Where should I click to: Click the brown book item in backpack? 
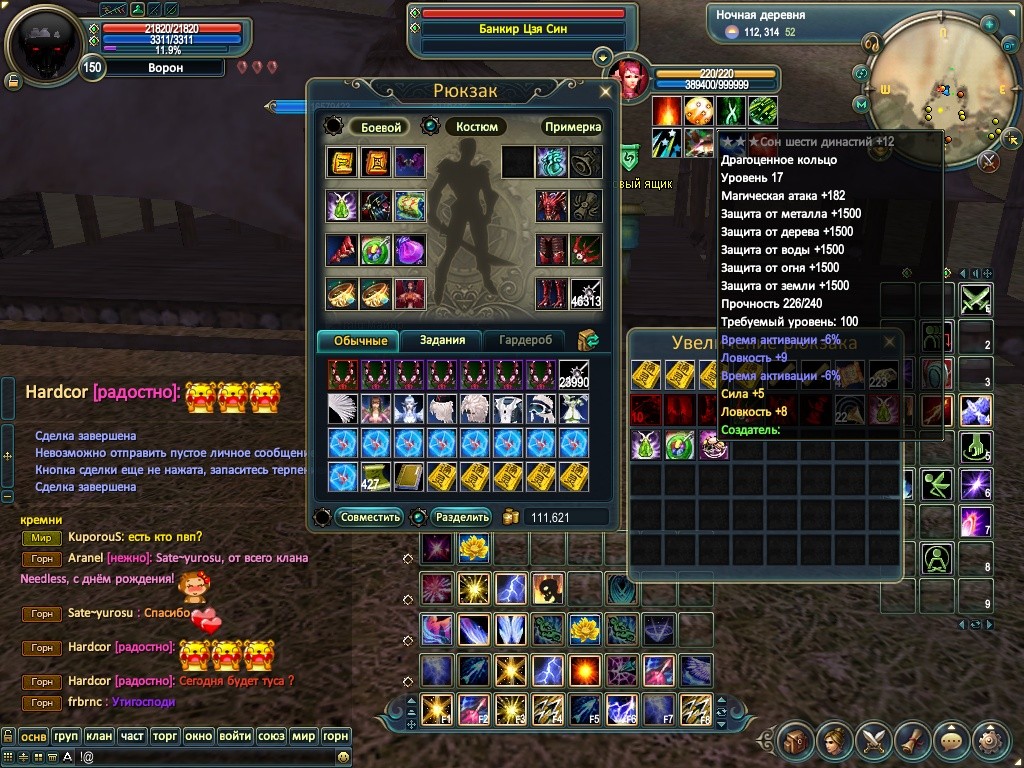coord(409,475)
